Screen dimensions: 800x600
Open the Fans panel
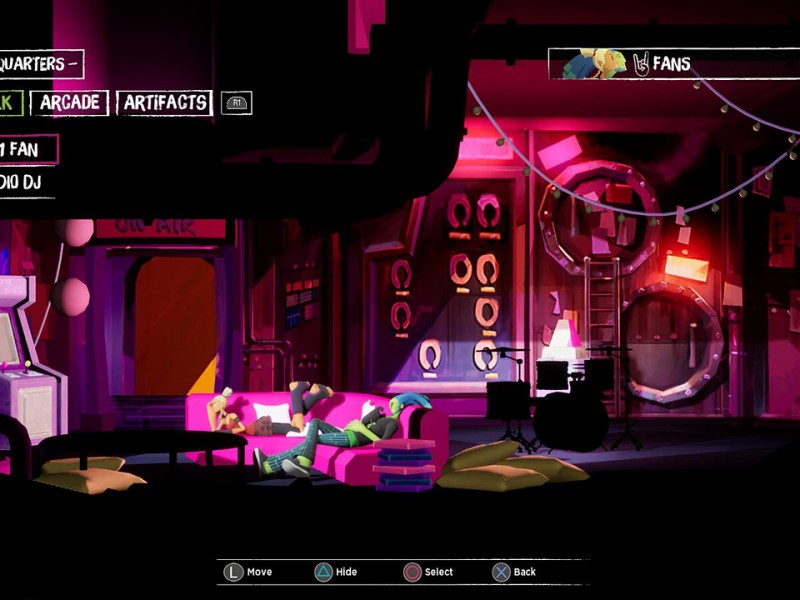pyautogui.click(x=671, y=64)
